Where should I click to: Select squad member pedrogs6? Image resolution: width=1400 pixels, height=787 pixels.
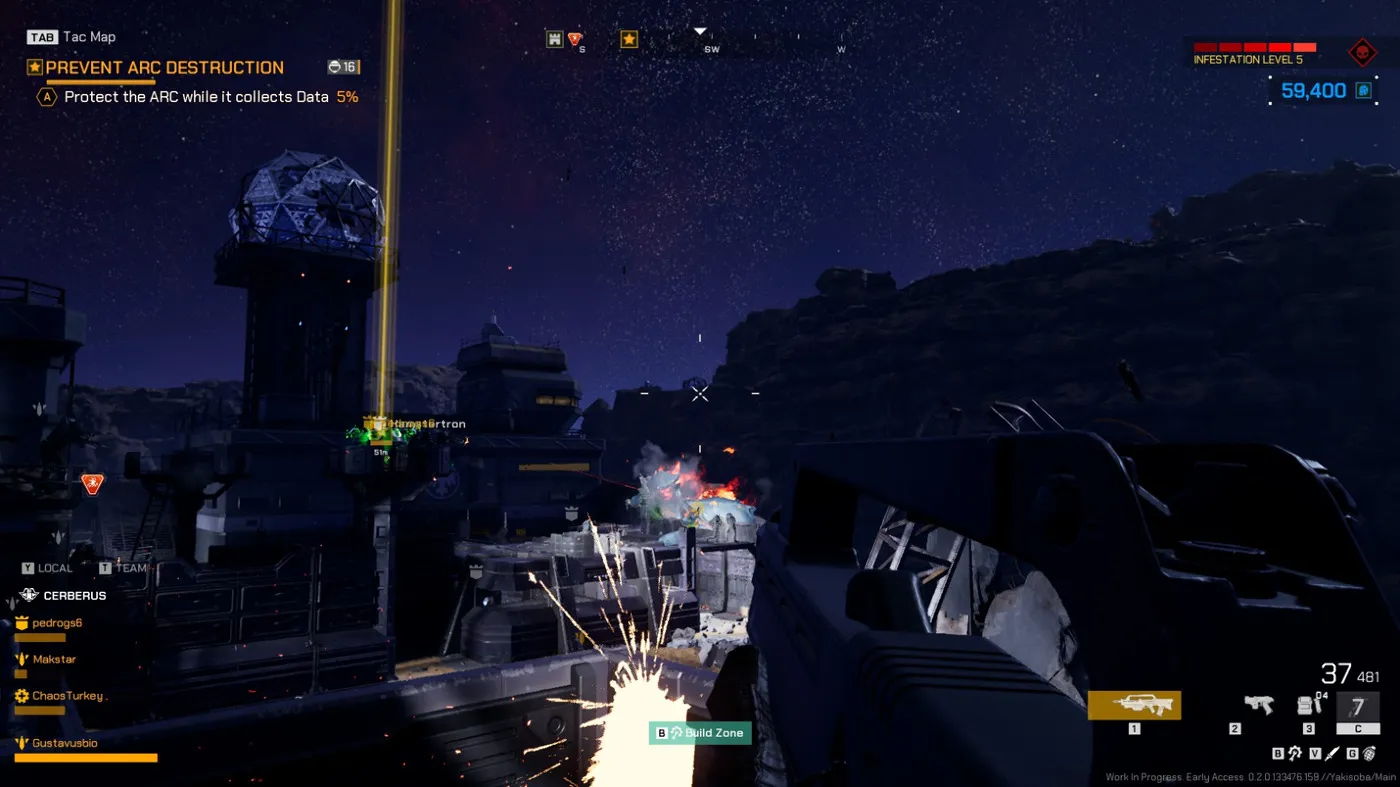coord(57,623)
